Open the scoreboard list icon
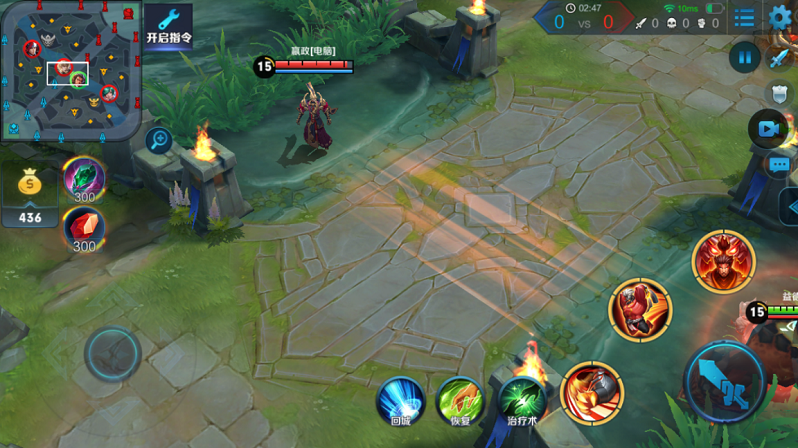 click(744, 19)
